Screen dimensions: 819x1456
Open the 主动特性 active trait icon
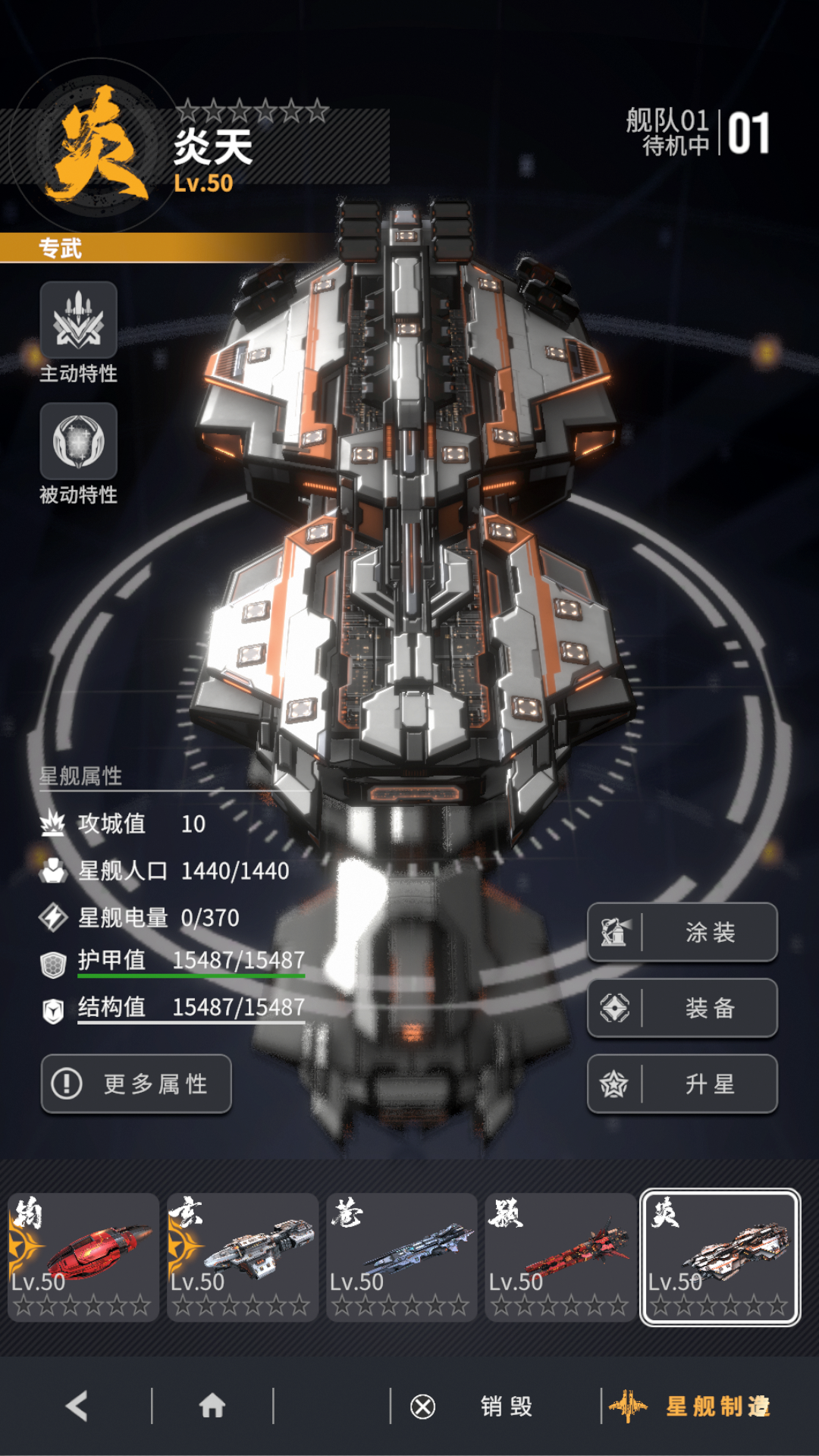click(x=78, y=321)
